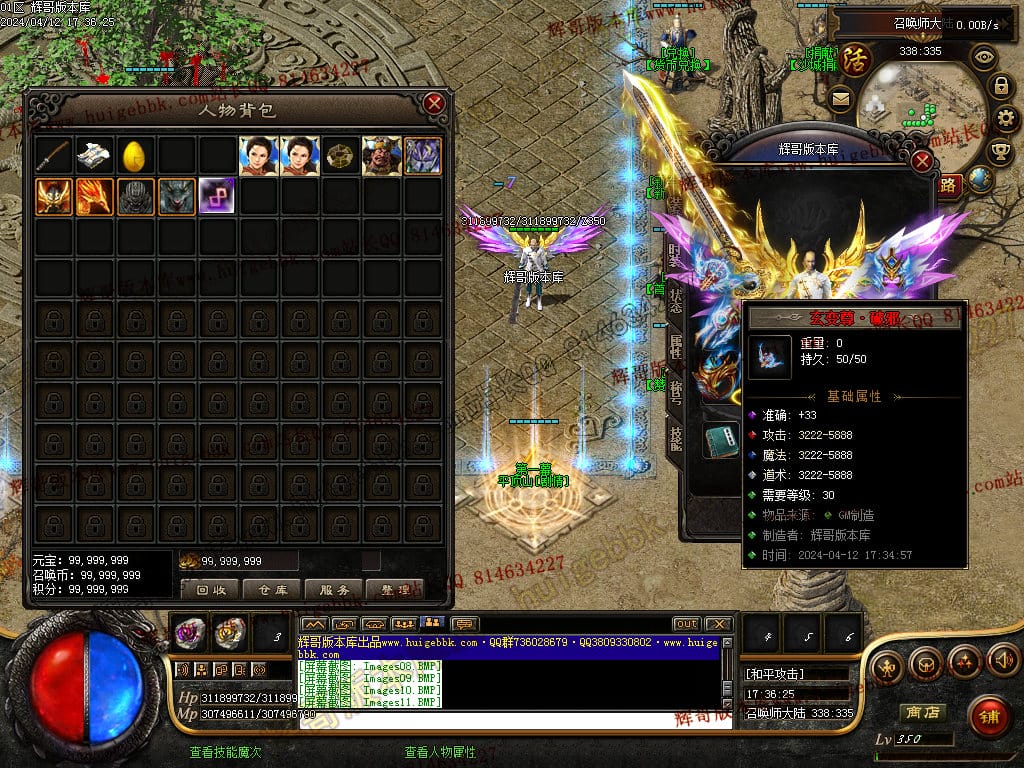Open the 服务 service menu
The height and width of the screenshot is (768, 1024).
tap(334, 590)
